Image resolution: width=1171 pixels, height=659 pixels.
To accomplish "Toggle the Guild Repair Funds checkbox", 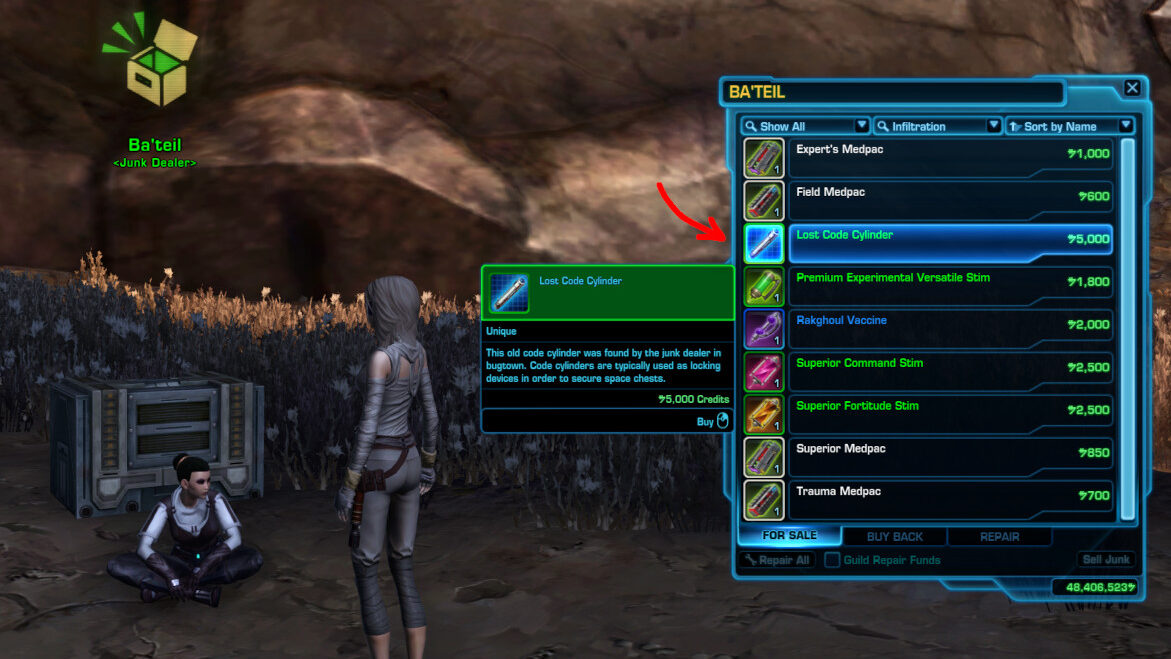I will pyautogui.click(x=832, y=560).
